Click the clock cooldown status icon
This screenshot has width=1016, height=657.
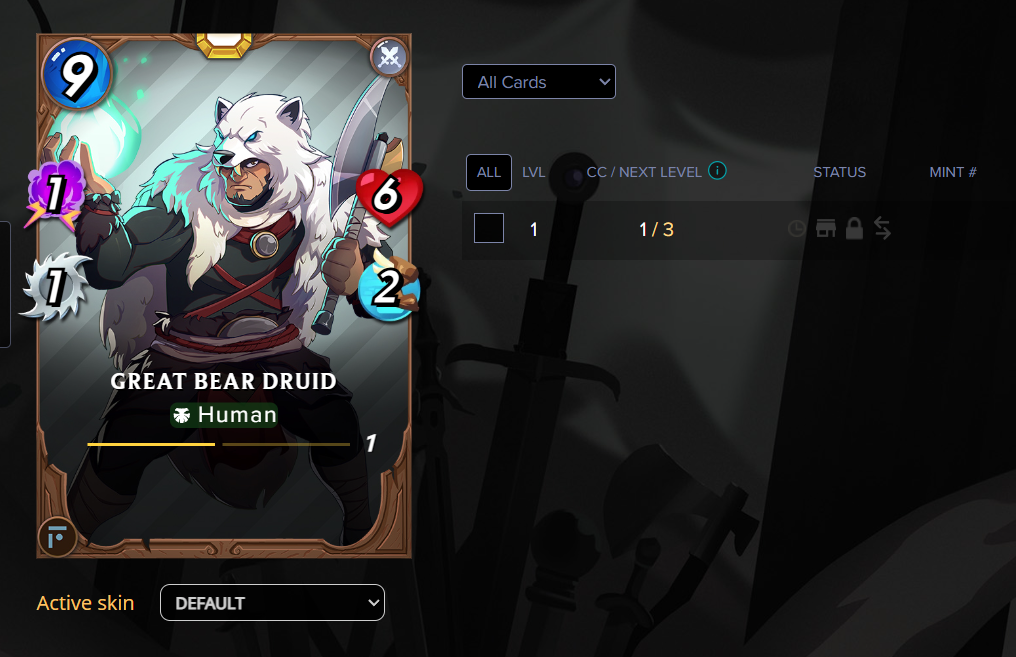click(797, 229)
